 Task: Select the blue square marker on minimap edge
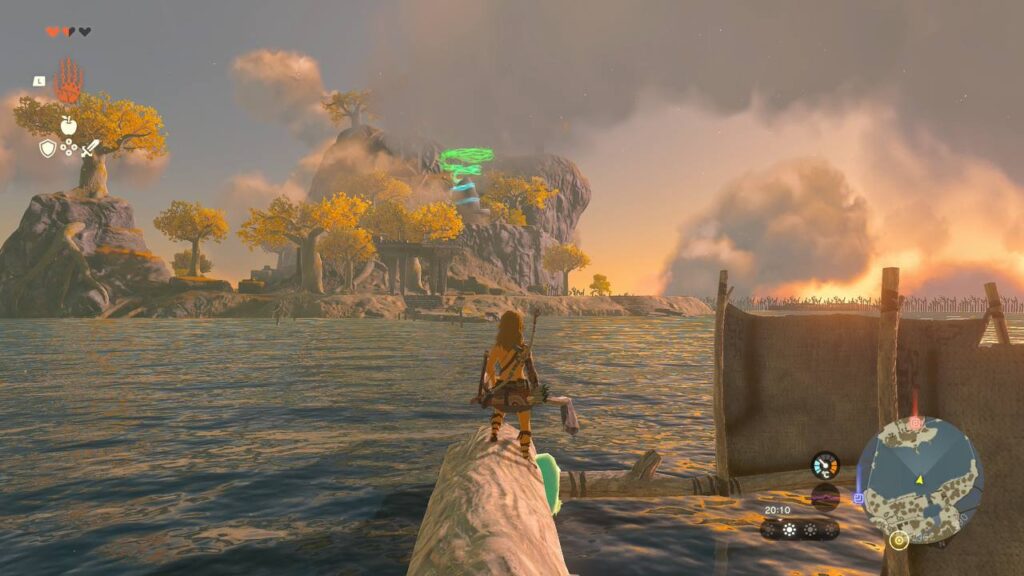pos(858,496)
